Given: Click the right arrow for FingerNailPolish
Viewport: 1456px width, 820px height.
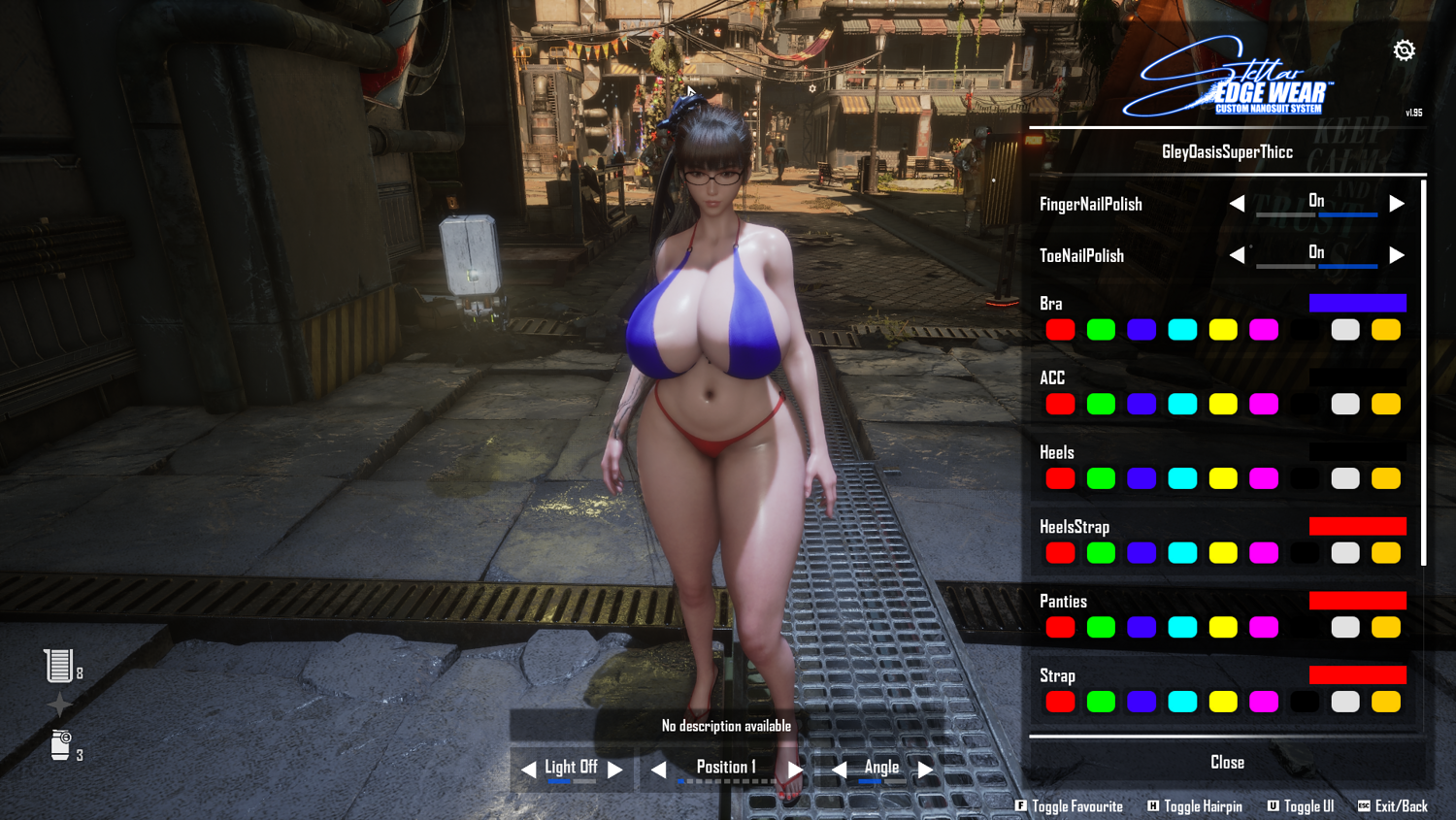Looking at the screenshot, I should tap(1397, 204).
